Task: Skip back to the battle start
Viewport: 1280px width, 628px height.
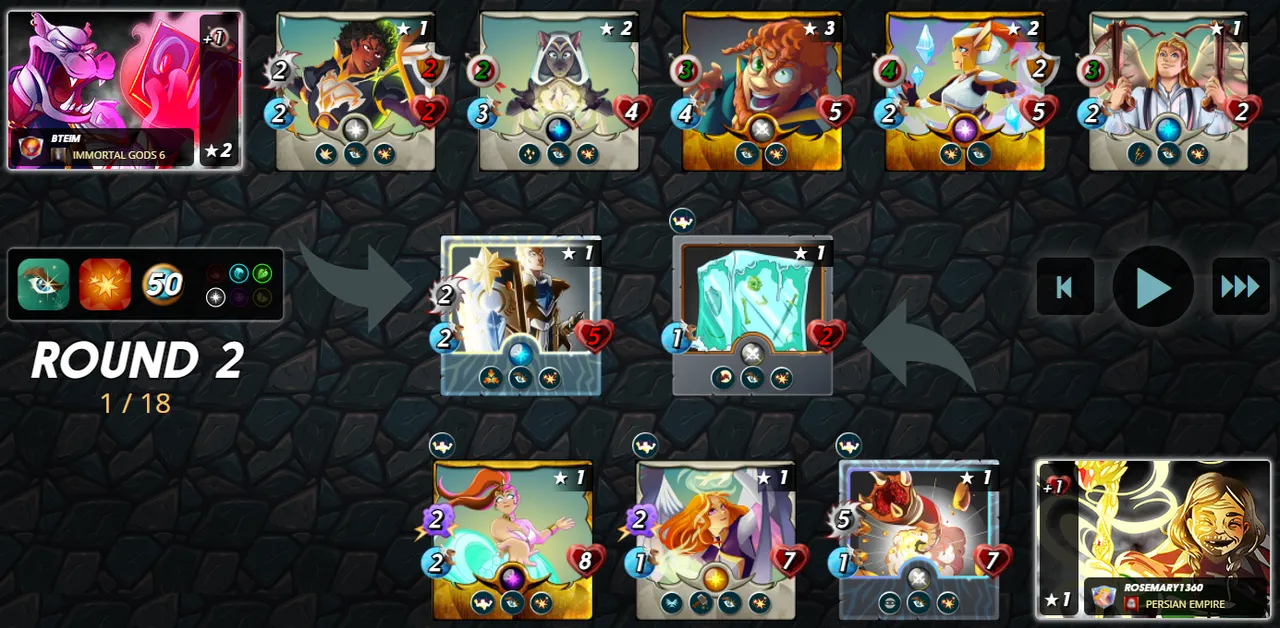Action: 1064,287
